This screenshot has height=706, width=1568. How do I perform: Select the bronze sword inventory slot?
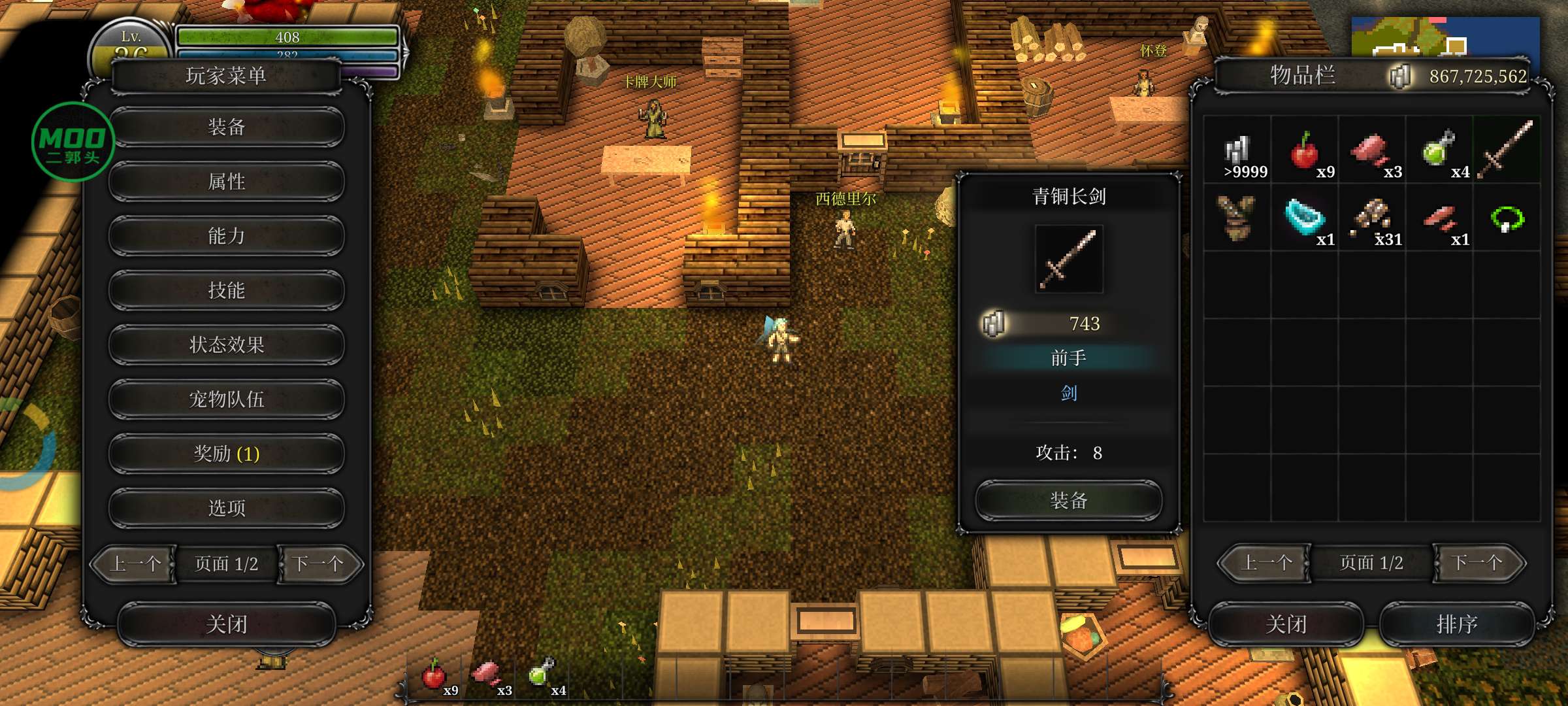(1506, 150)
